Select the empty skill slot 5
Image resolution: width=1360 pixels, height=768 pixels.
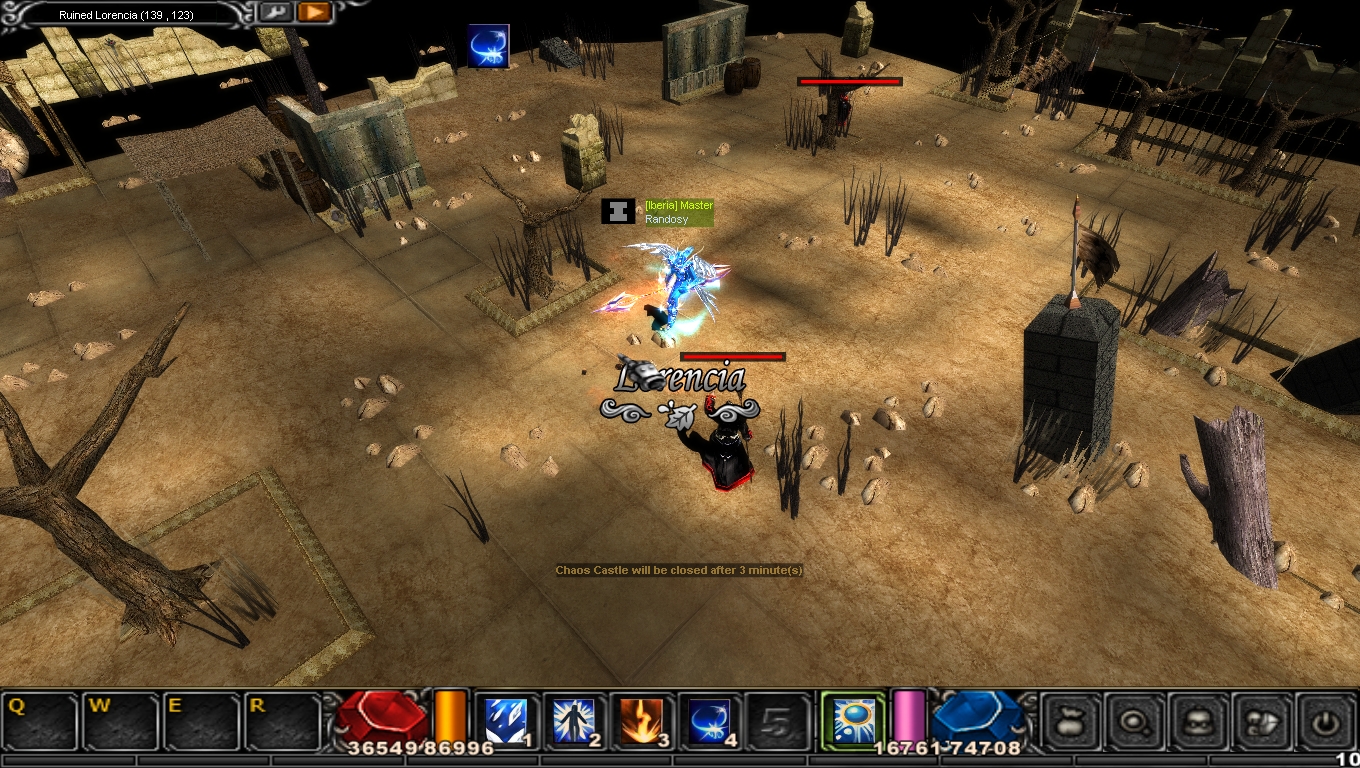pyautogui.click(x=777, y=721)
